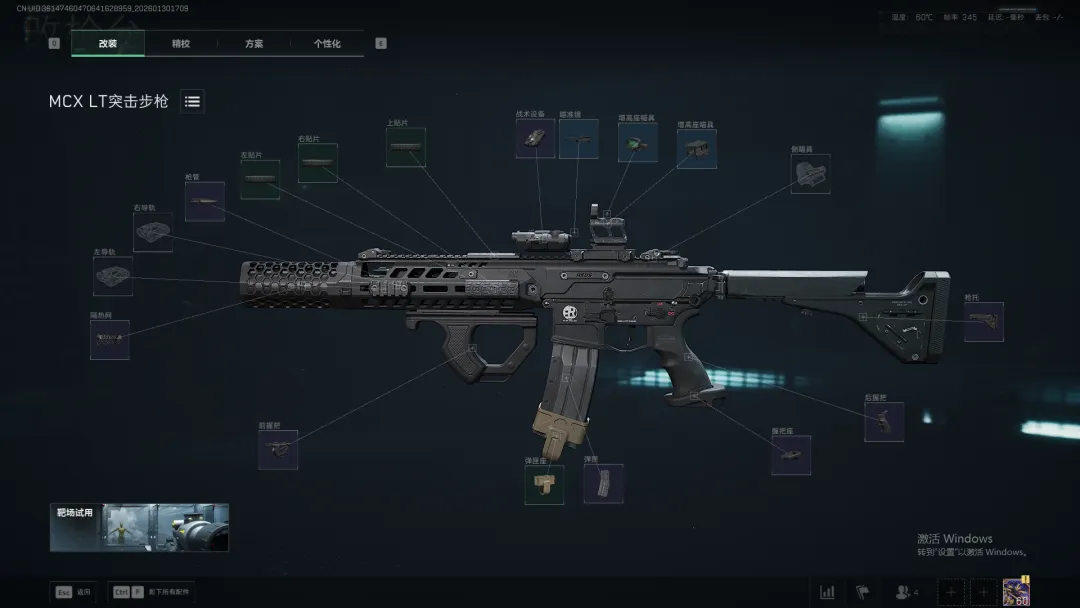This screenshot has height=608, width=1080.
Task: Select the 个性化 tab
Action: (327, 44)
